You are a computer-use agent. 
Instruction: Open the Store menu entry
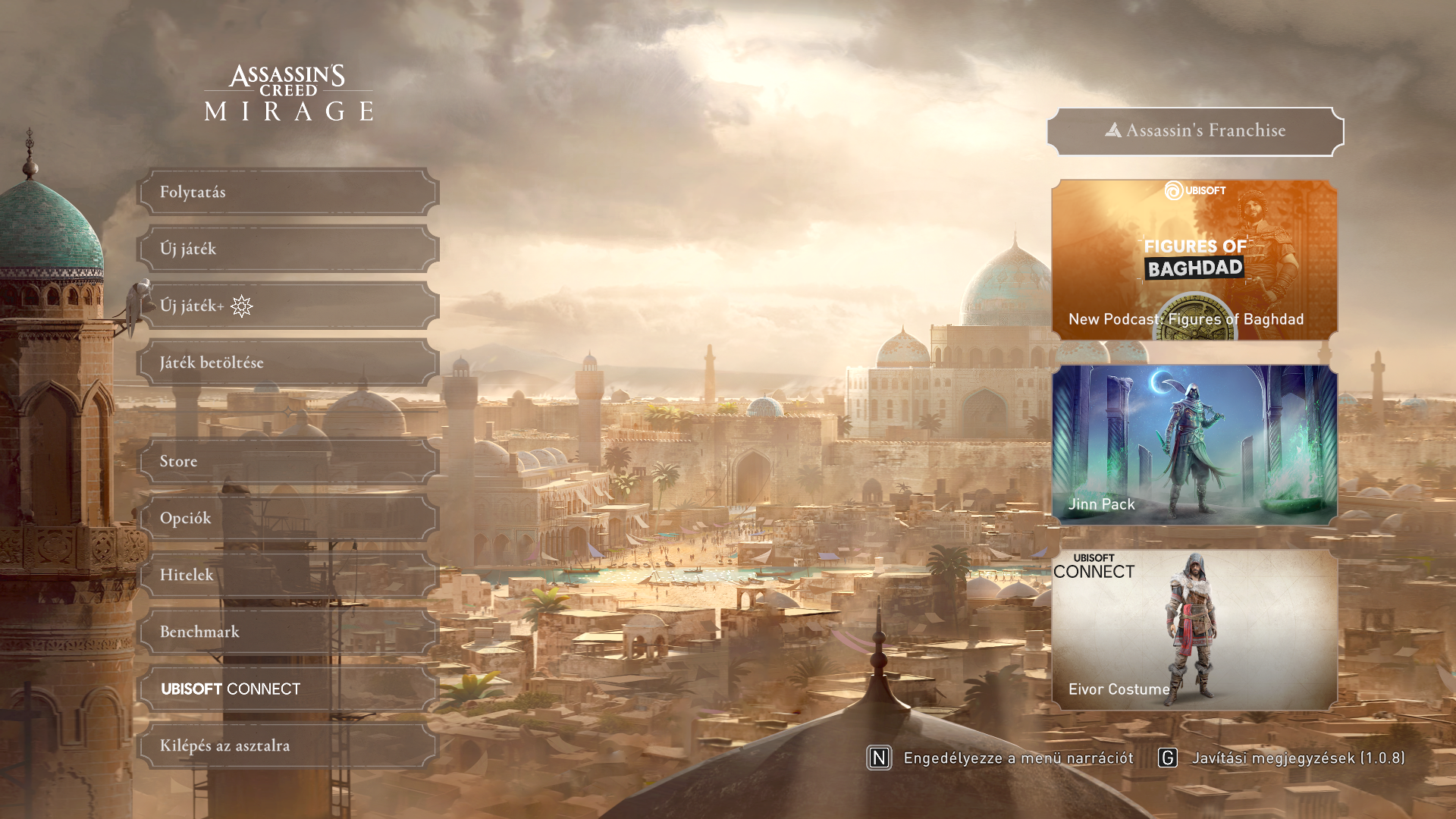click(288, 462)
